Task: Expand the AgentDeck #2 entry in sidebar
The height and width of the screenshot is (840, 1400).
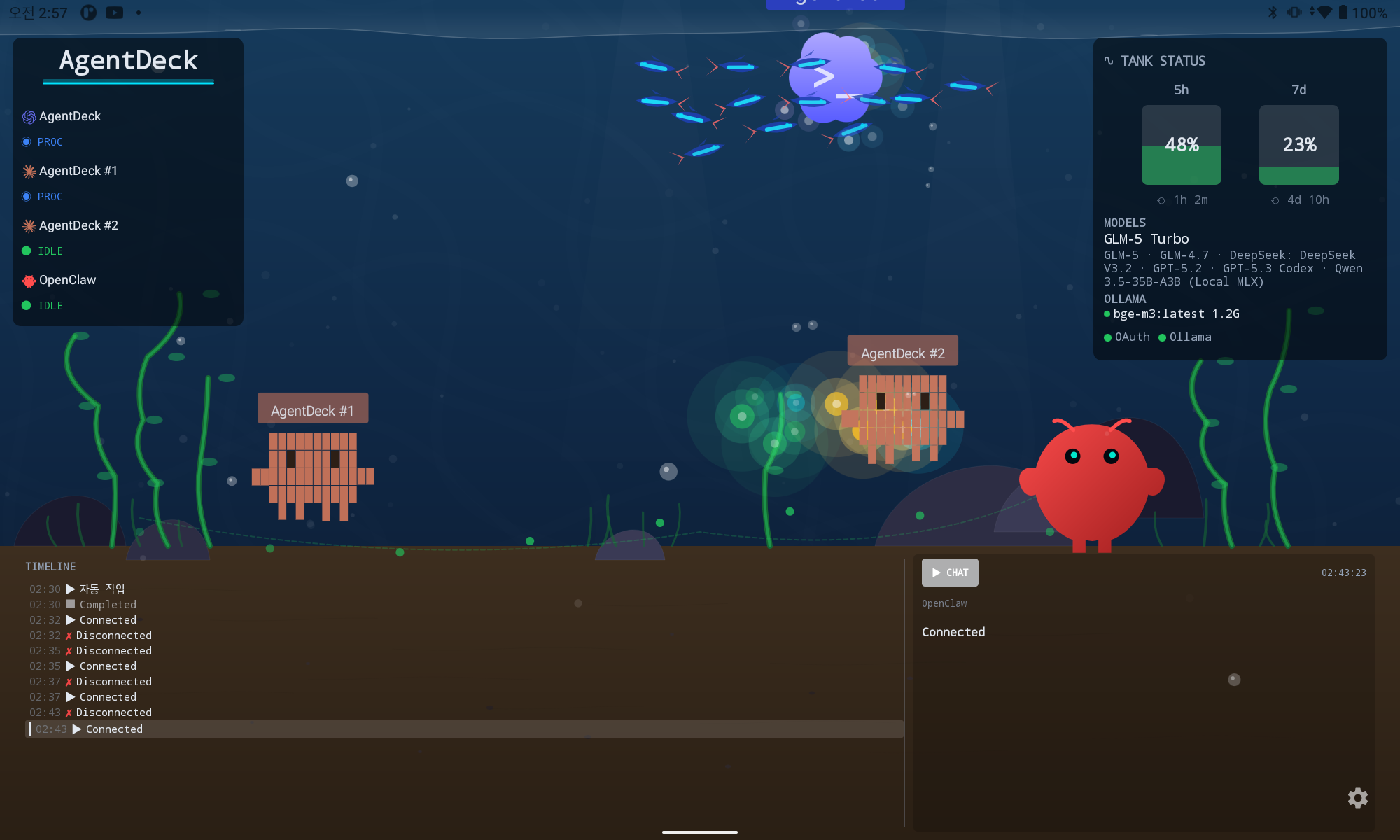Action: pyautogui.click(x=70, y=225)
